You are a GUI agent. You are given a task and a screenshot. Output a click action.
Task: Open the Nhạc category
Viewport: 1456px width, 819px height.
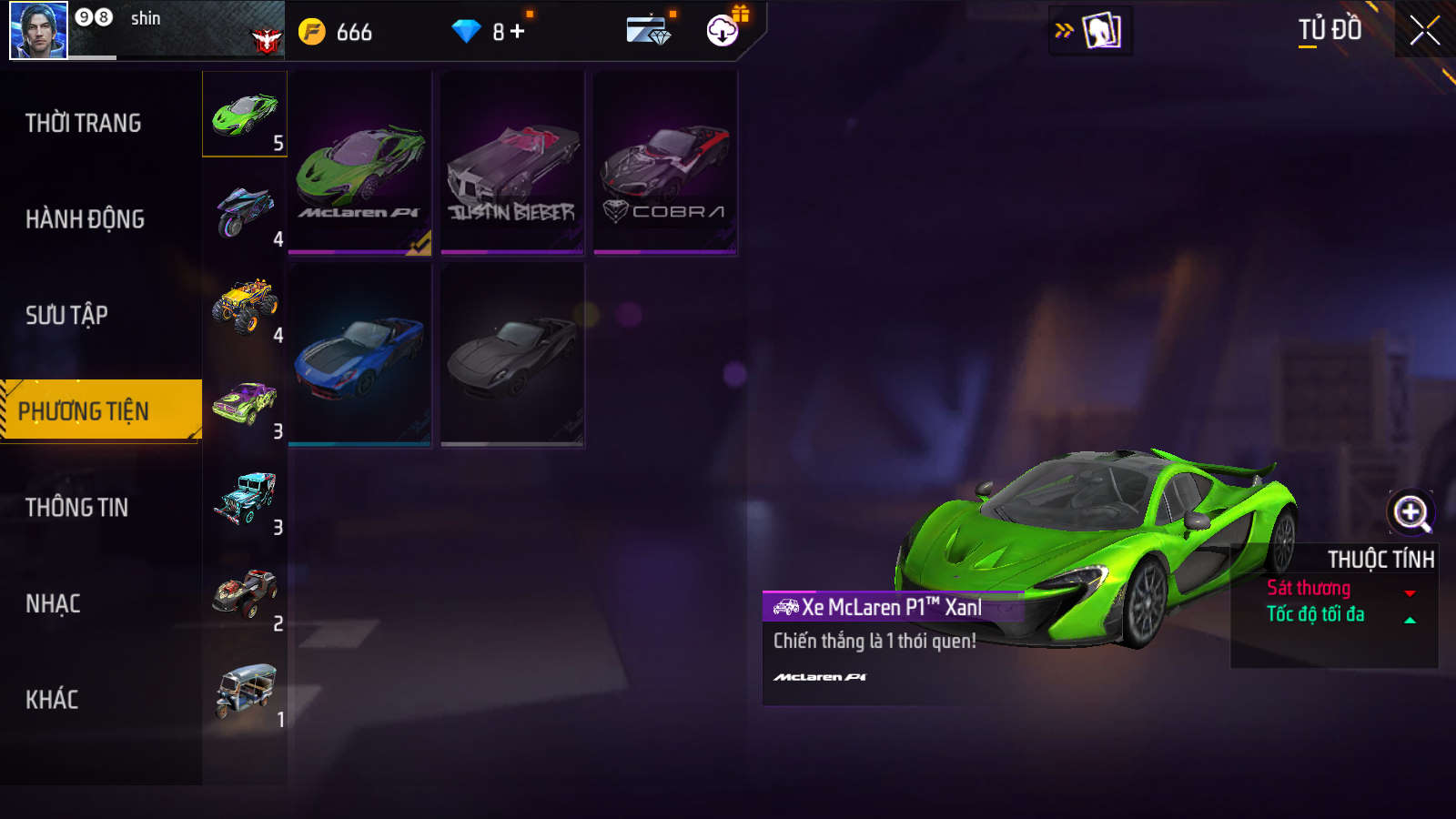click(x=53, y=603)
